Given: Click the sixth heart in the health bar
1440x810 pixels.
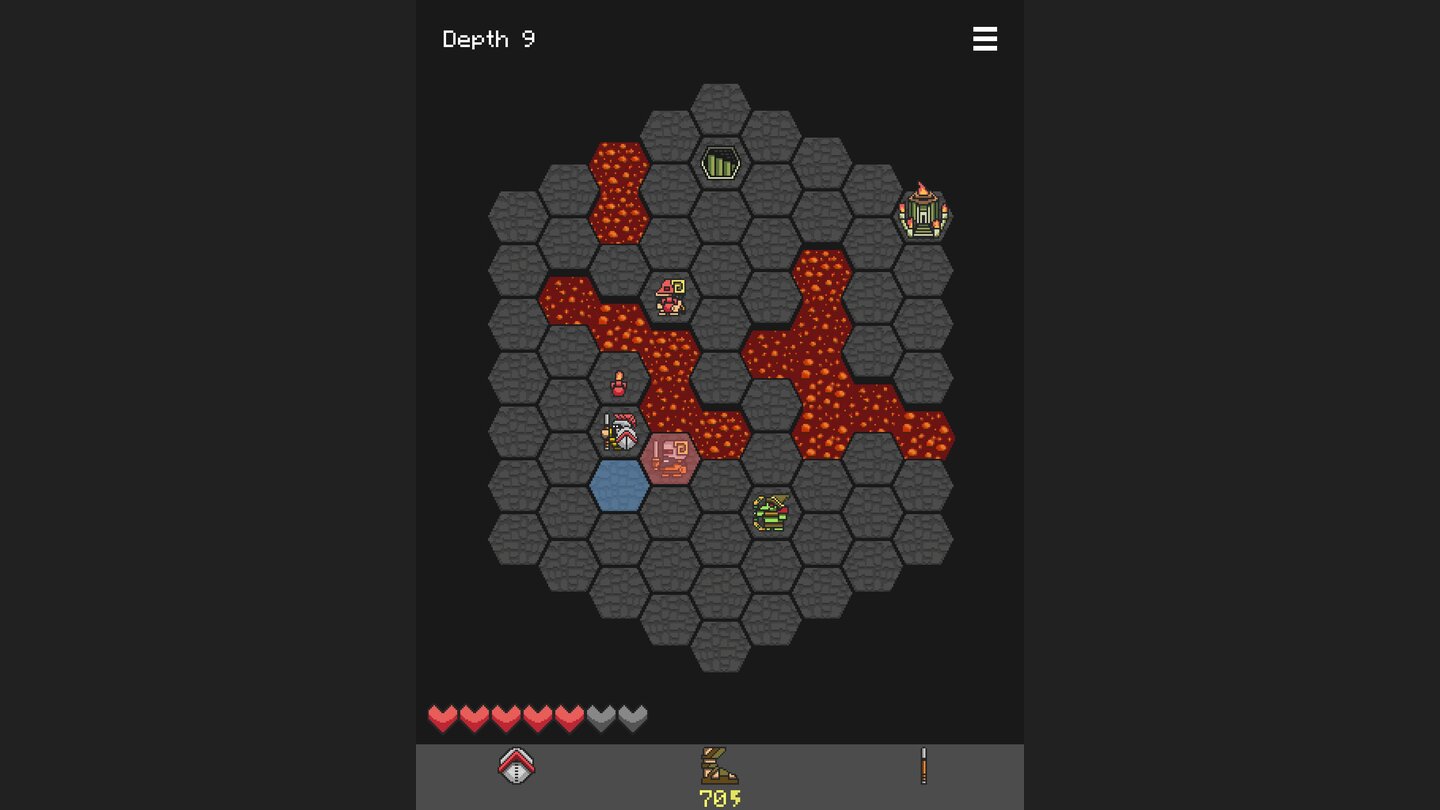Looking at the screenshot, I should point(601,716).
